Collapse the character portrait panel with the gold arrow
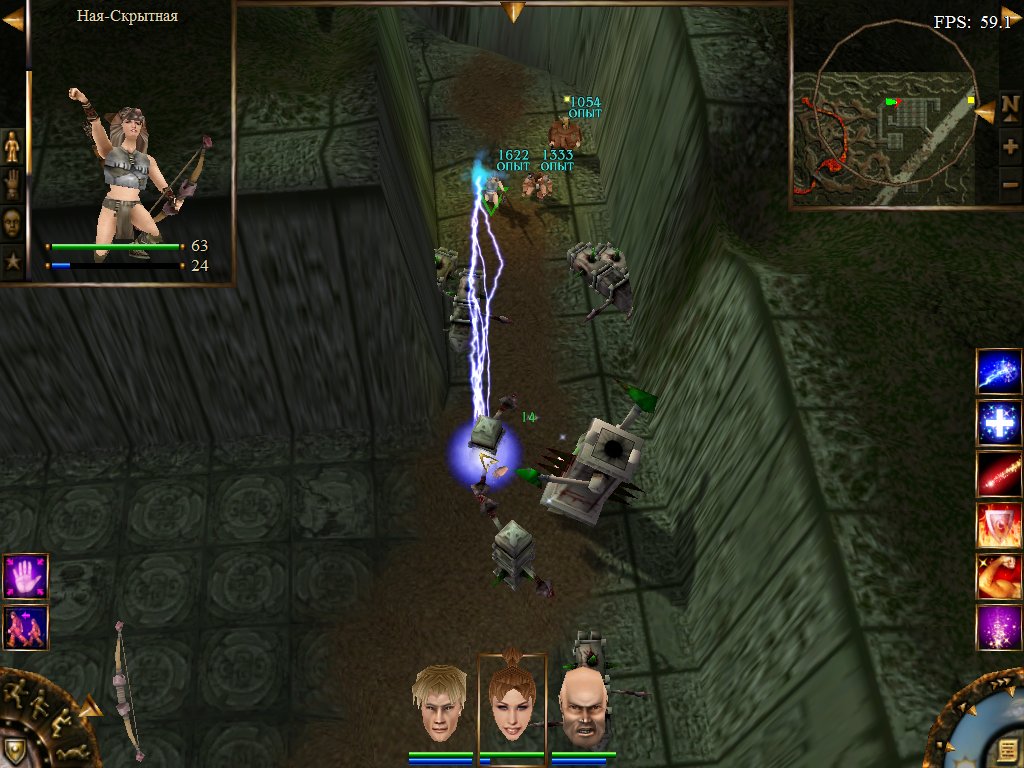 pyautogui.click(x=12, y=18)
